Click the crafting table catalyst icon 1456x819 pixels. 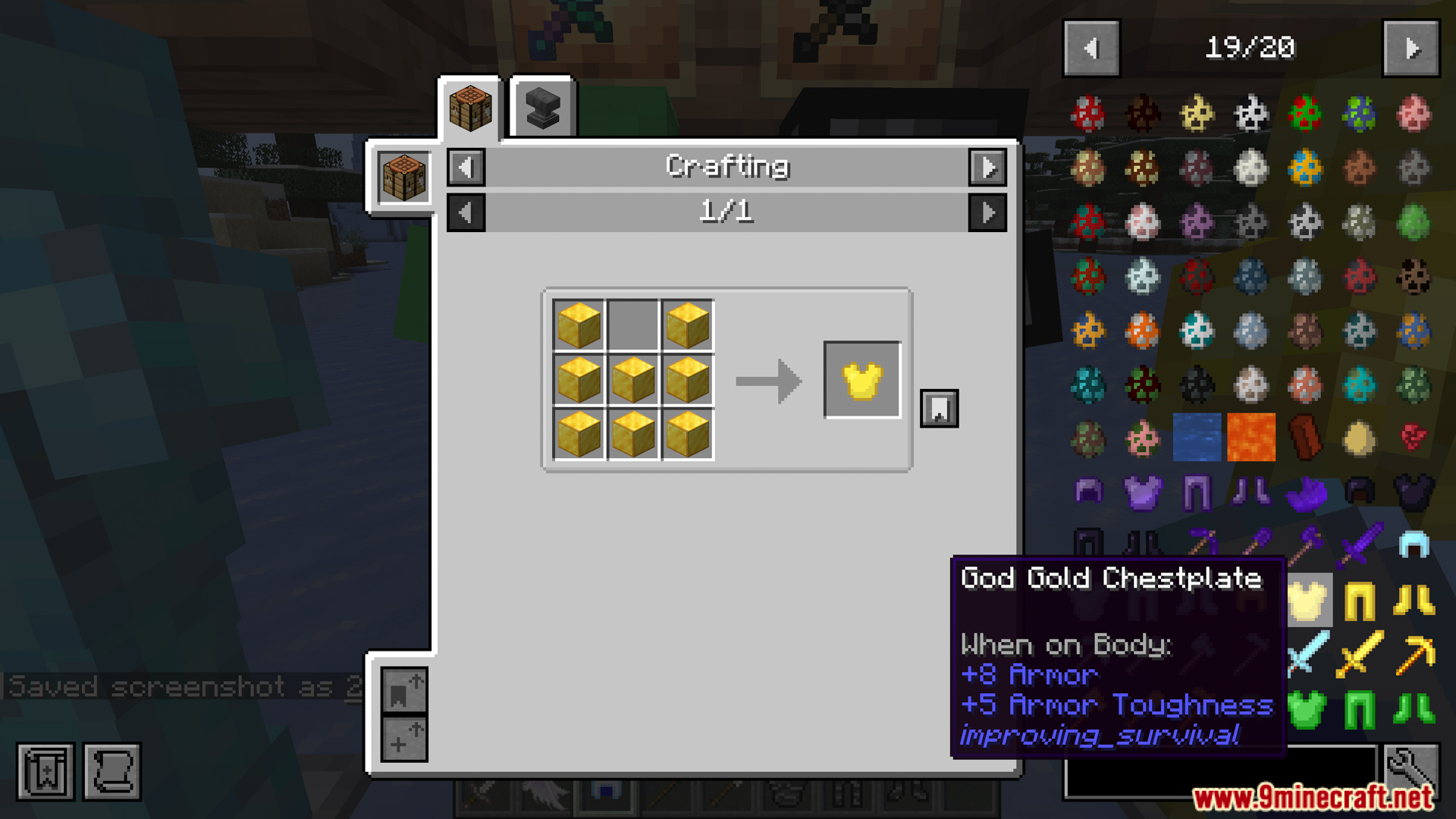pos(403,177)
